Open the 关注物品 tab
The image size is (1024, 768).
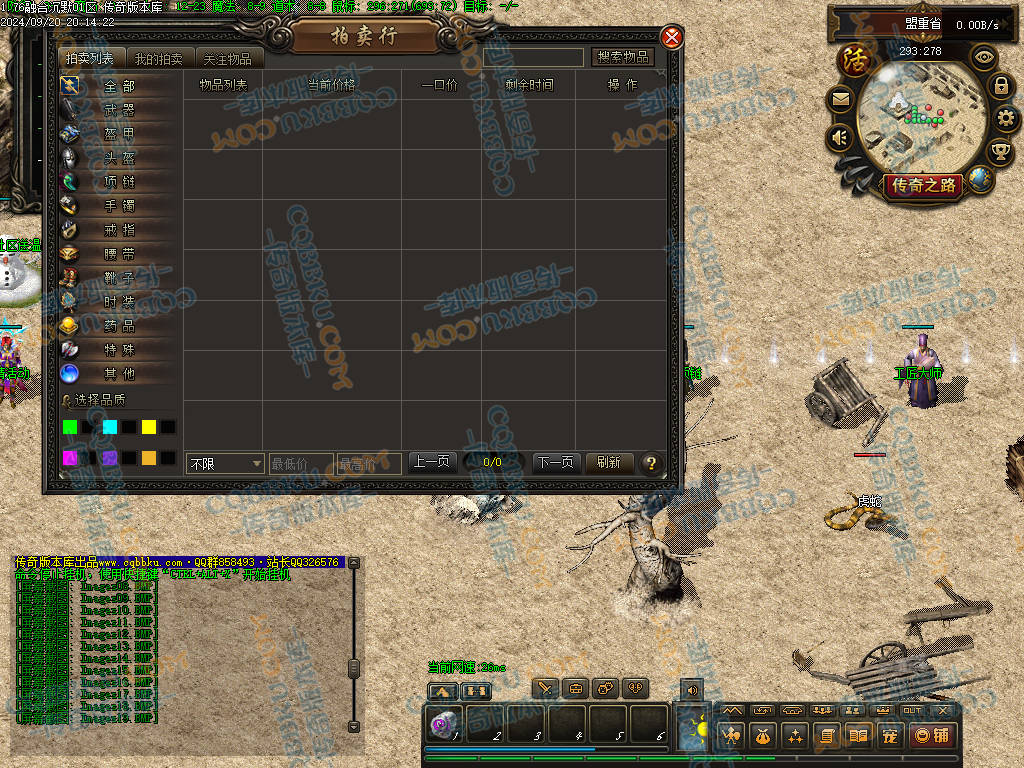click(228, 59)
